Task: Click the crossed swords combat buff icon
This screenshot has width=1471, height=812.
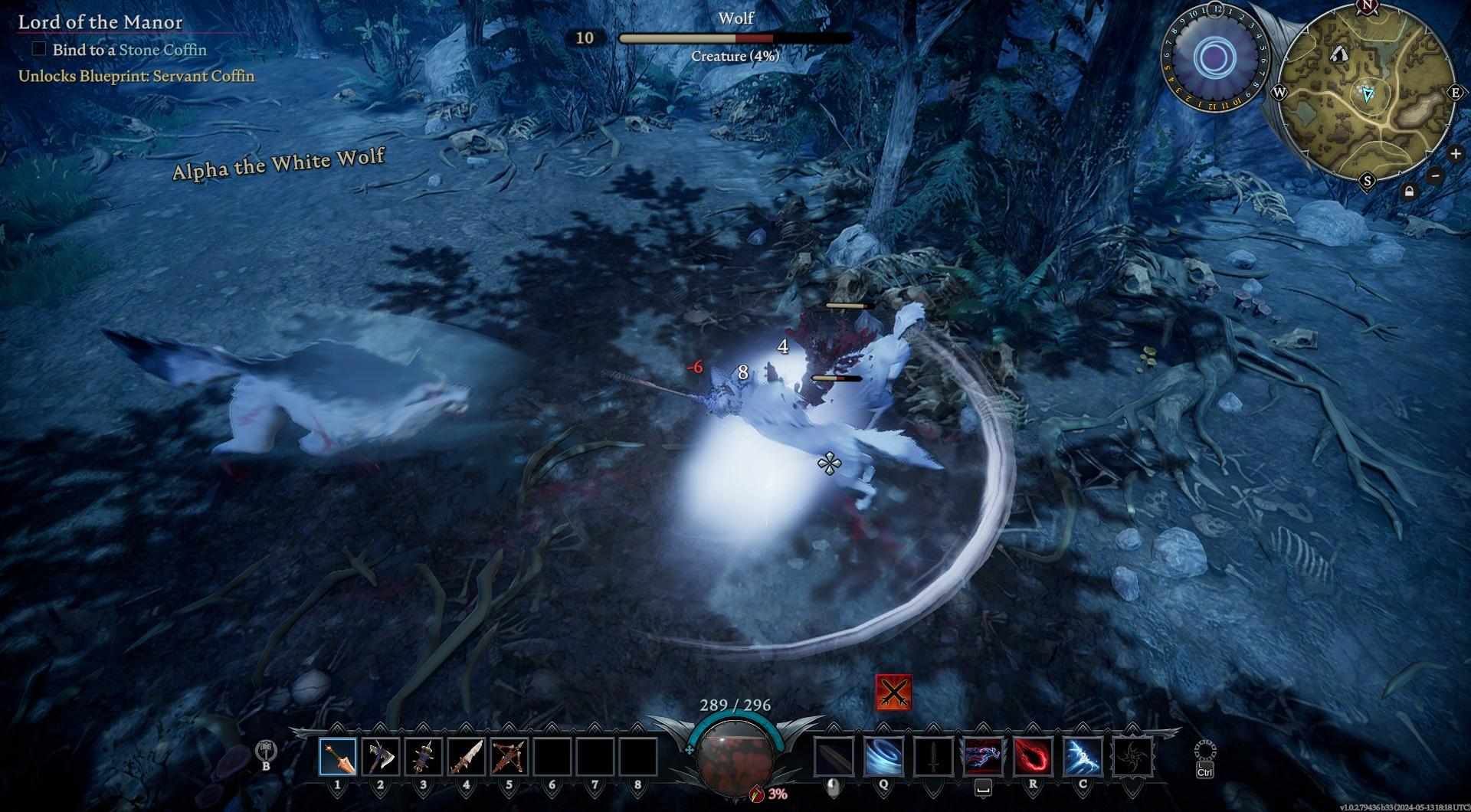Action: (x=893, y=692)
